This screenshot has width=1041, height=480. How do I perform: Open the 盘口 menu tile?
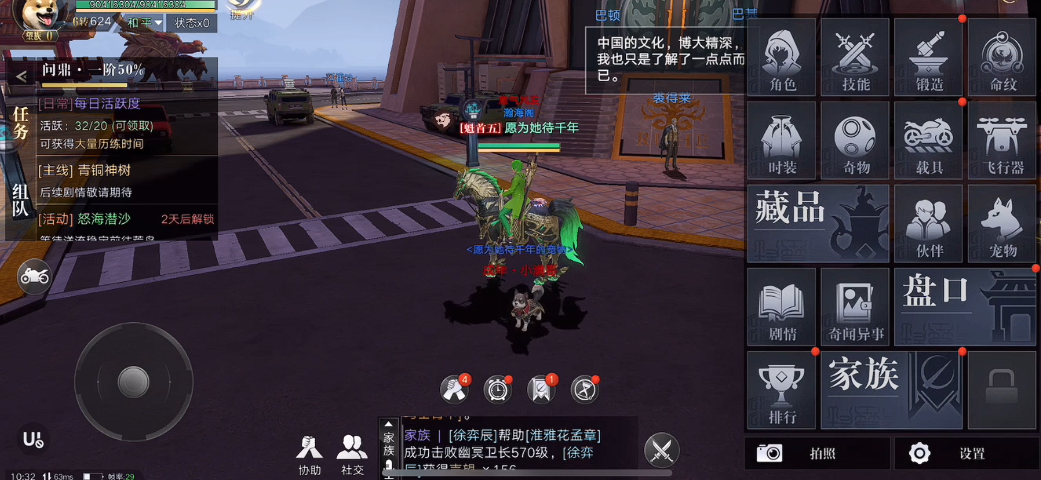point(964,305)
